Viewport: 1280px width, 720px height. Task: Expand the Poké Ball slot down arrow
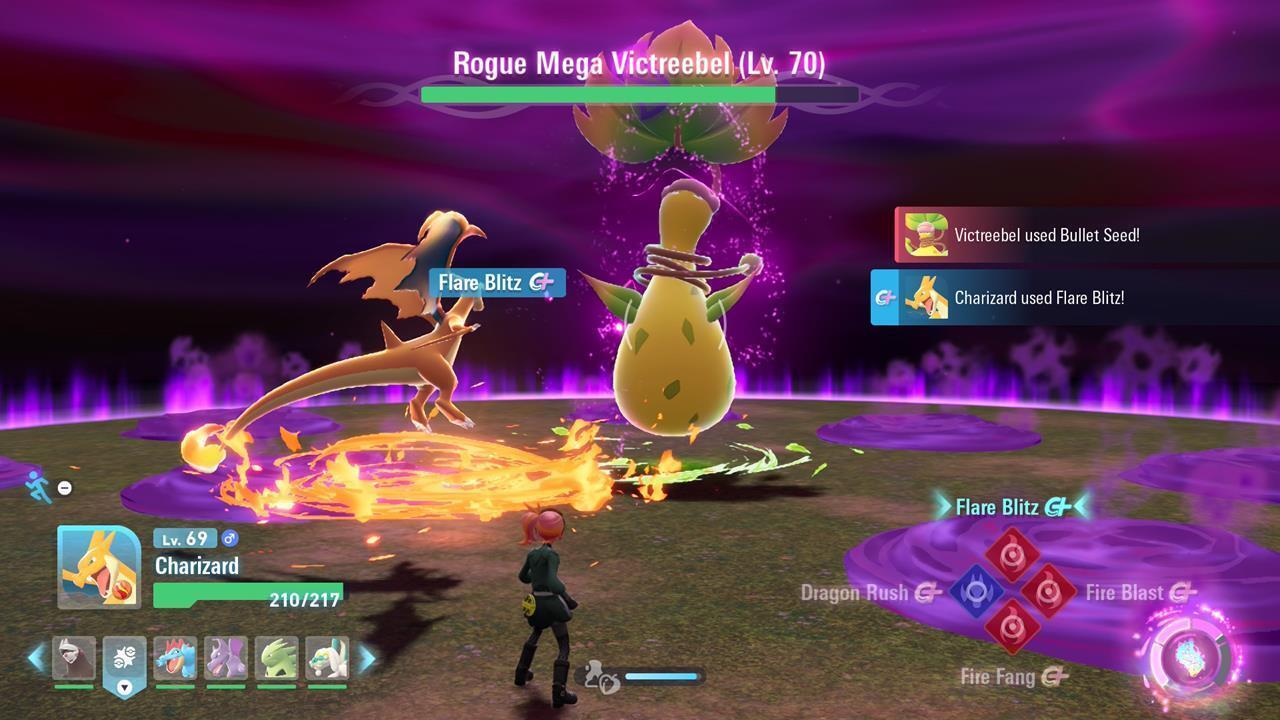(x=125, y=688)
